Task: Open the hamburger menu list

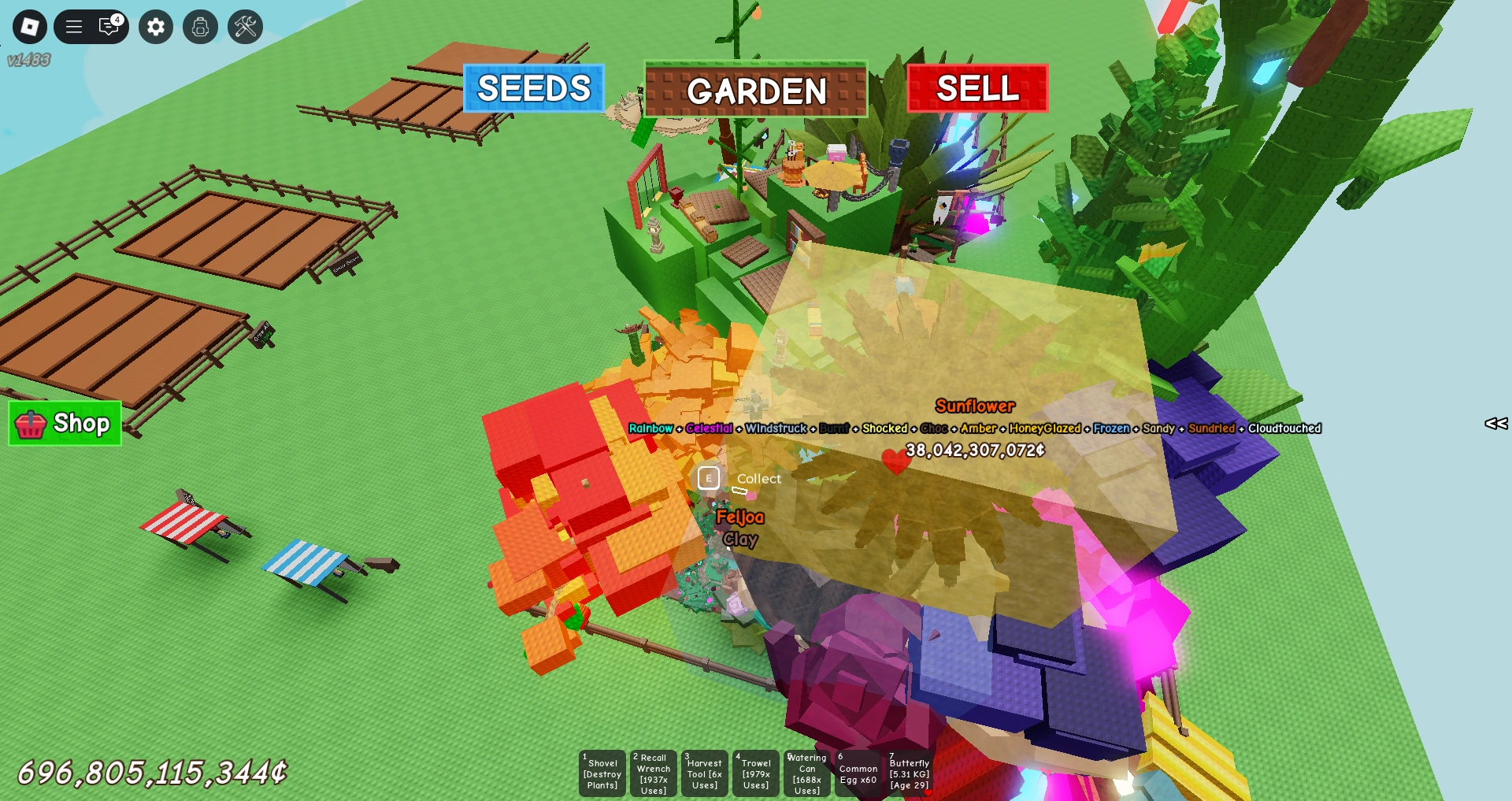Action: click(x=74, y=26)
